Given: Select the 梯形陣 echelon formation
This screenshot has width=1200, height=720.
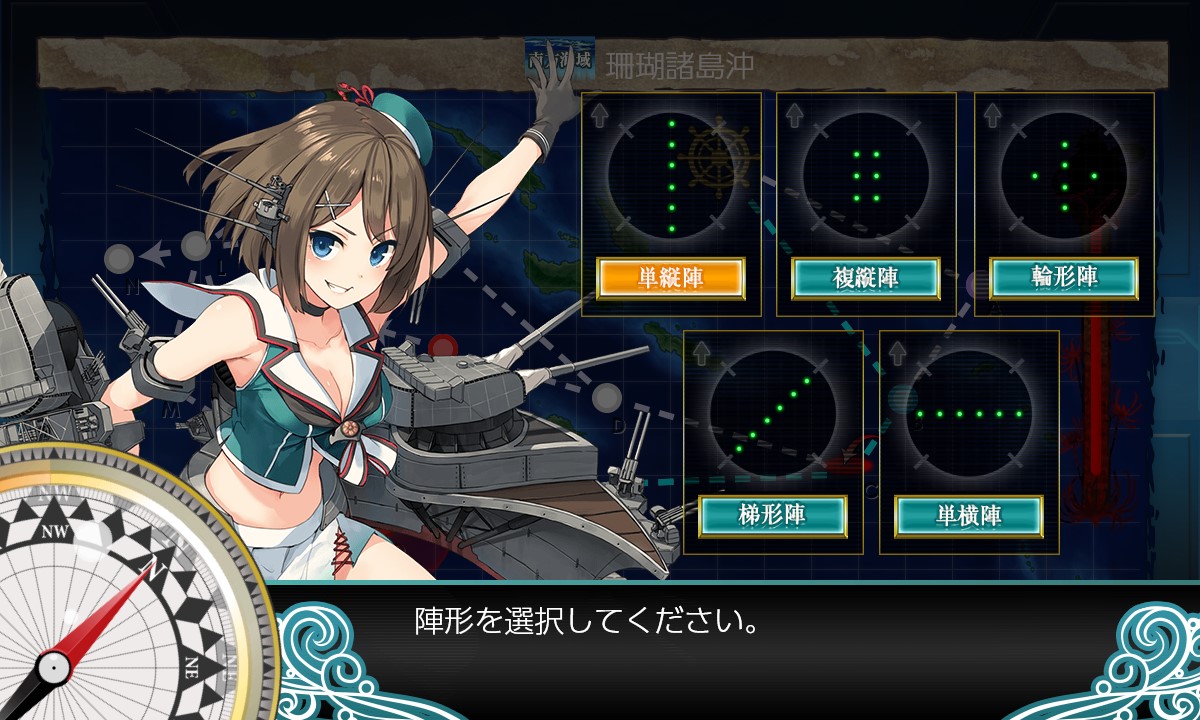Looking at the screenshot, I should (x=773, y=515).
